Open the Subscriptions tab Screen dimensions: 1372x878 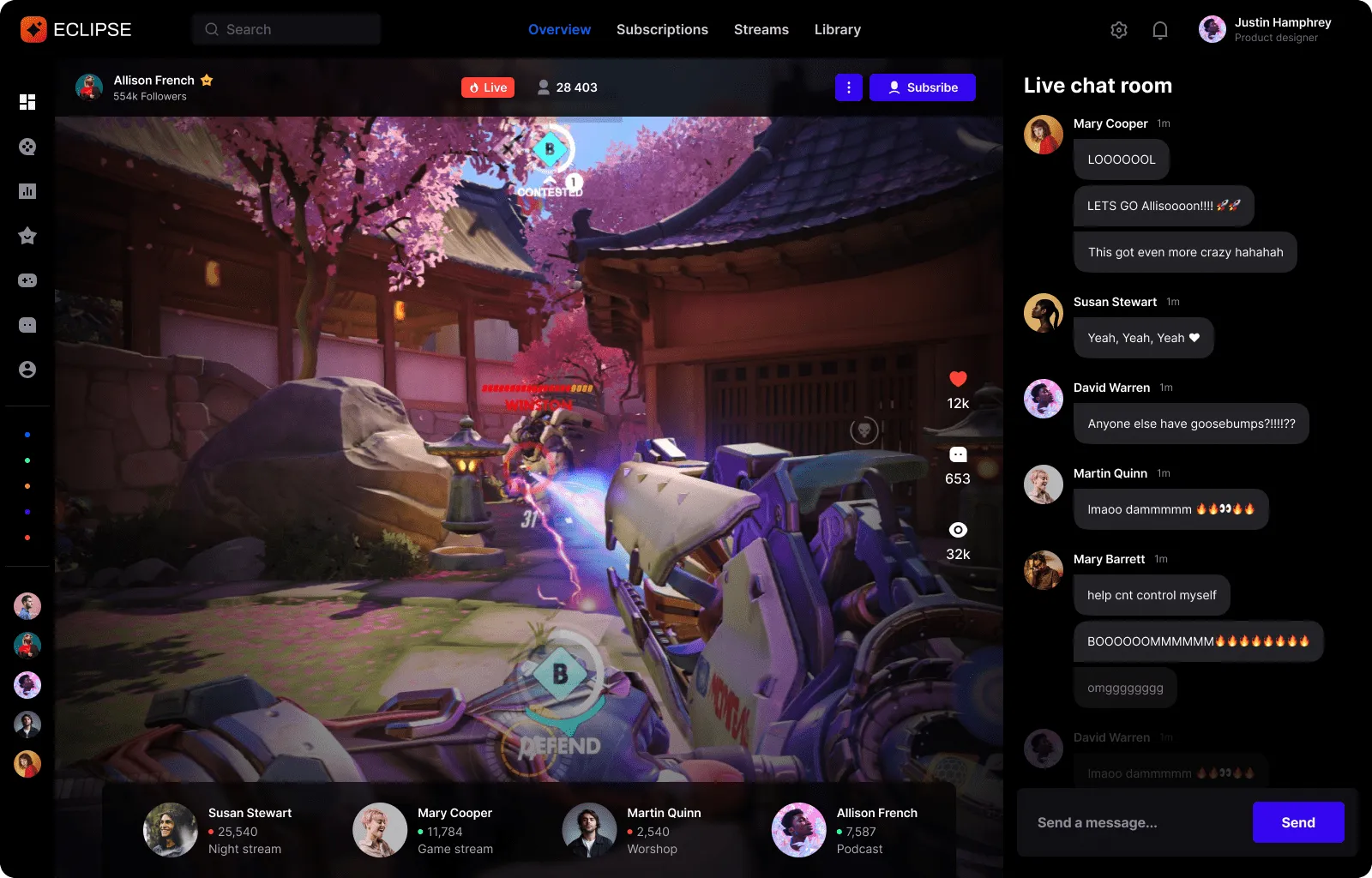[x=662, y=29]
